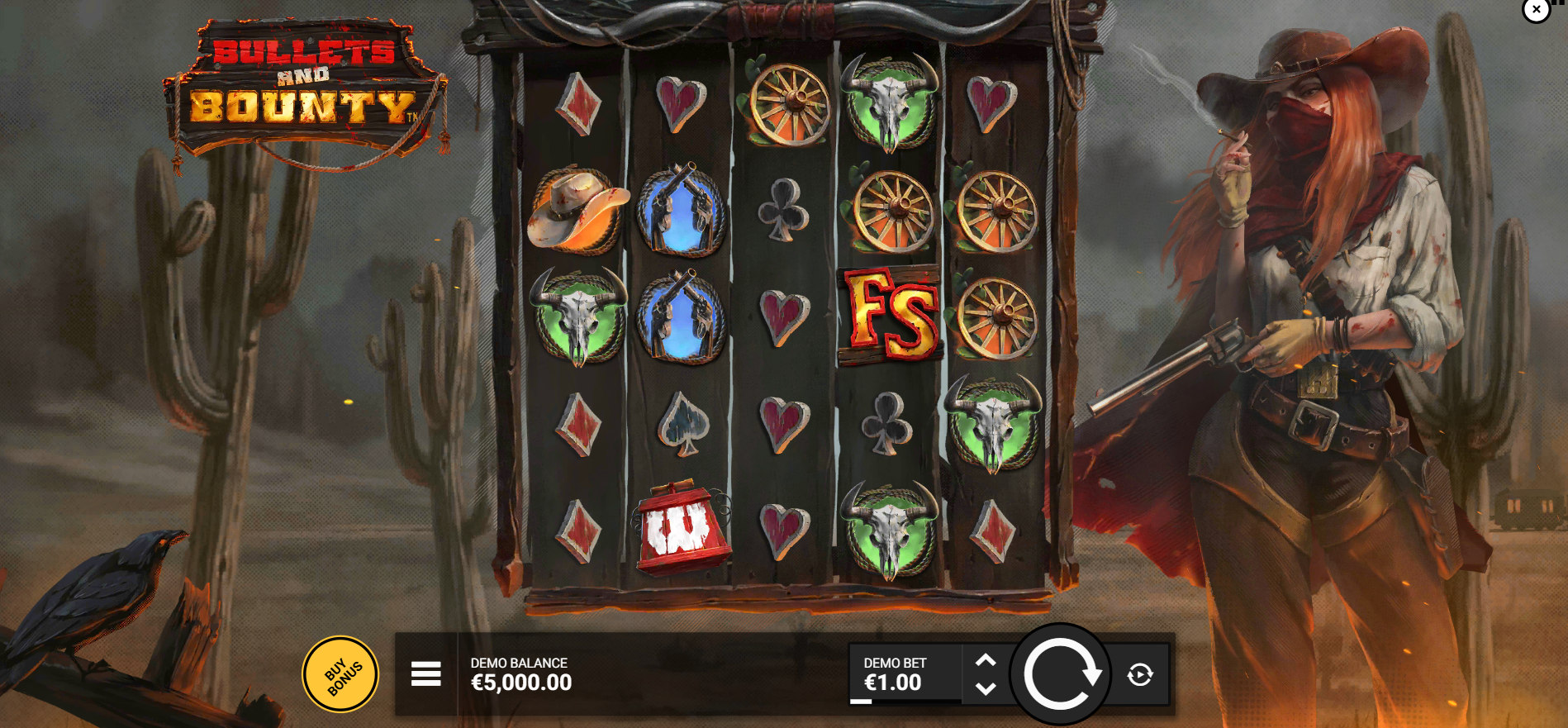
Task: Close the game with the X button
Action: point(1536,10)
